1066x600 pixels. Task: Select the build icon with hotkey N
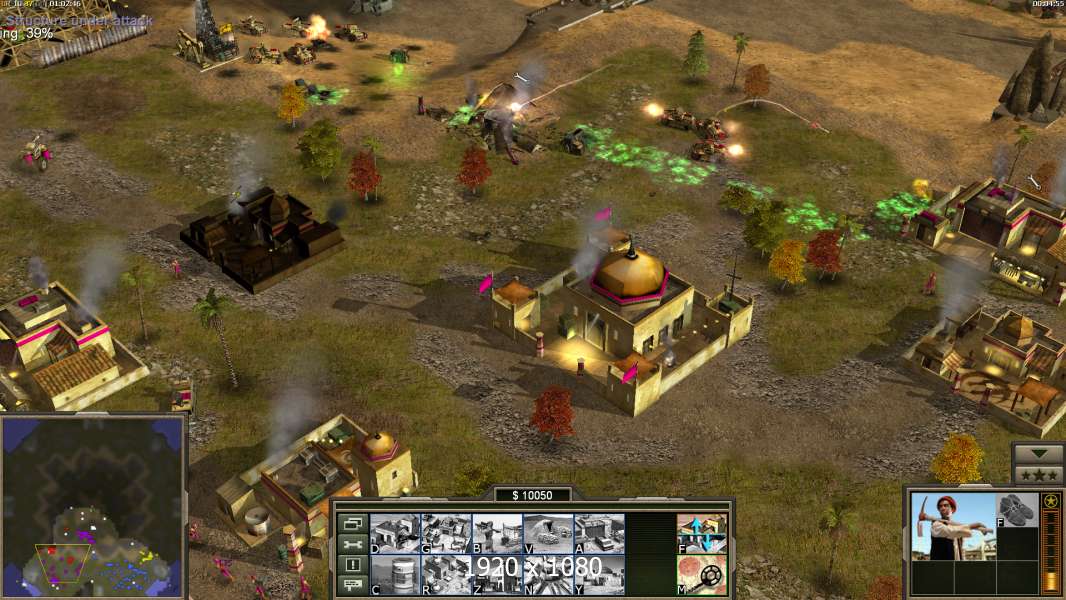[548, 574]
